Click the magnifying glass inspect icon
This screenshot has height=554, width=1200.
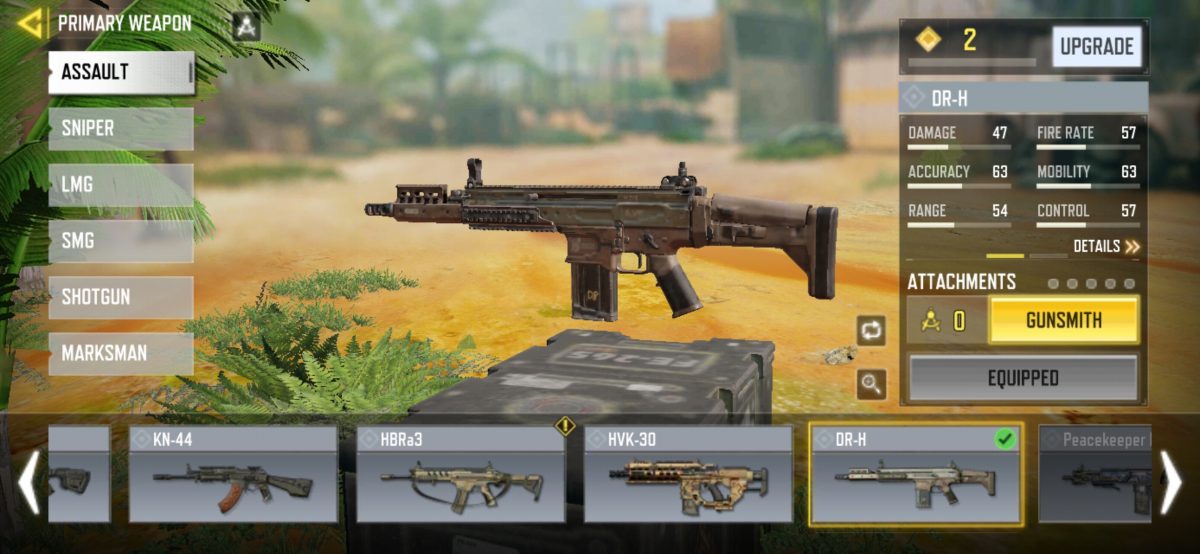pyautogui.click(x=871, y=384)
